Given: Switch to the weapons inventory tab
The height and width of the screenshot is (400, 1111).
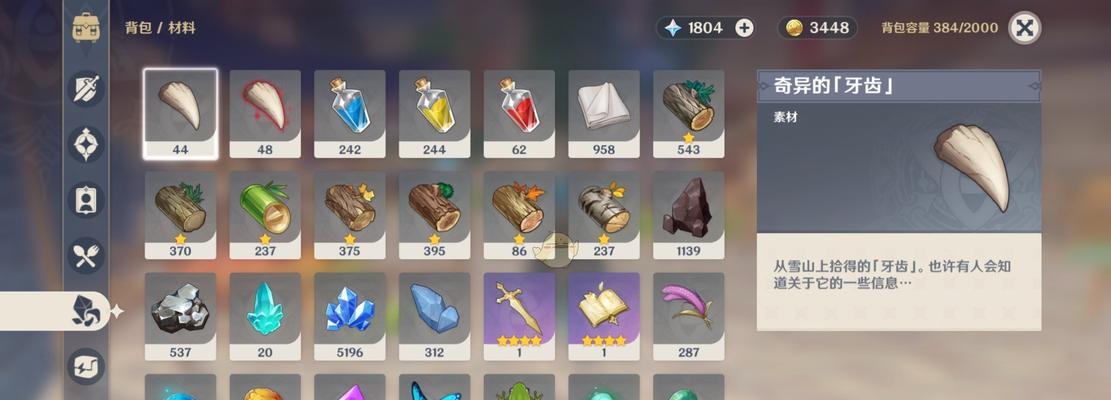Looking at the screenshot, I should tap(86, 89).
